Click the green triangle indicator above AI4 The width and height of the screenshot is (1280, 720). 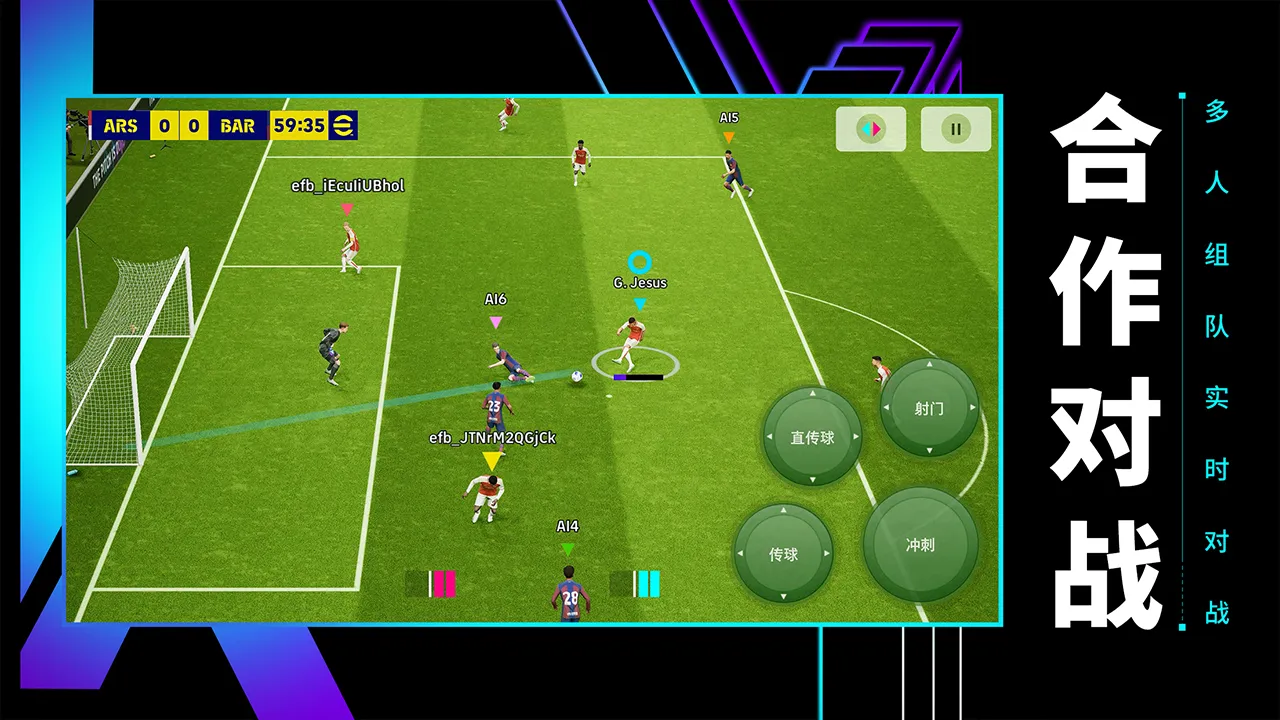567,548
